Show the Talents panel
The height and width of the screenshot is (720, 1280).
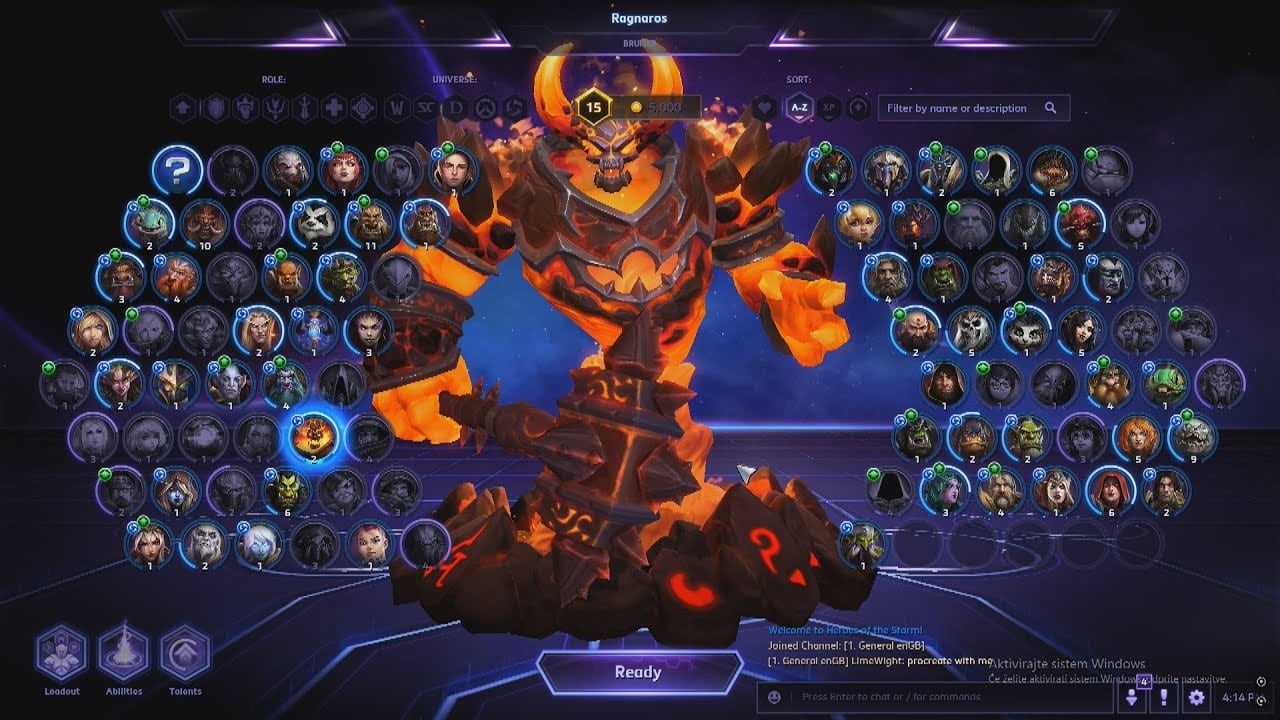point(185,654)
